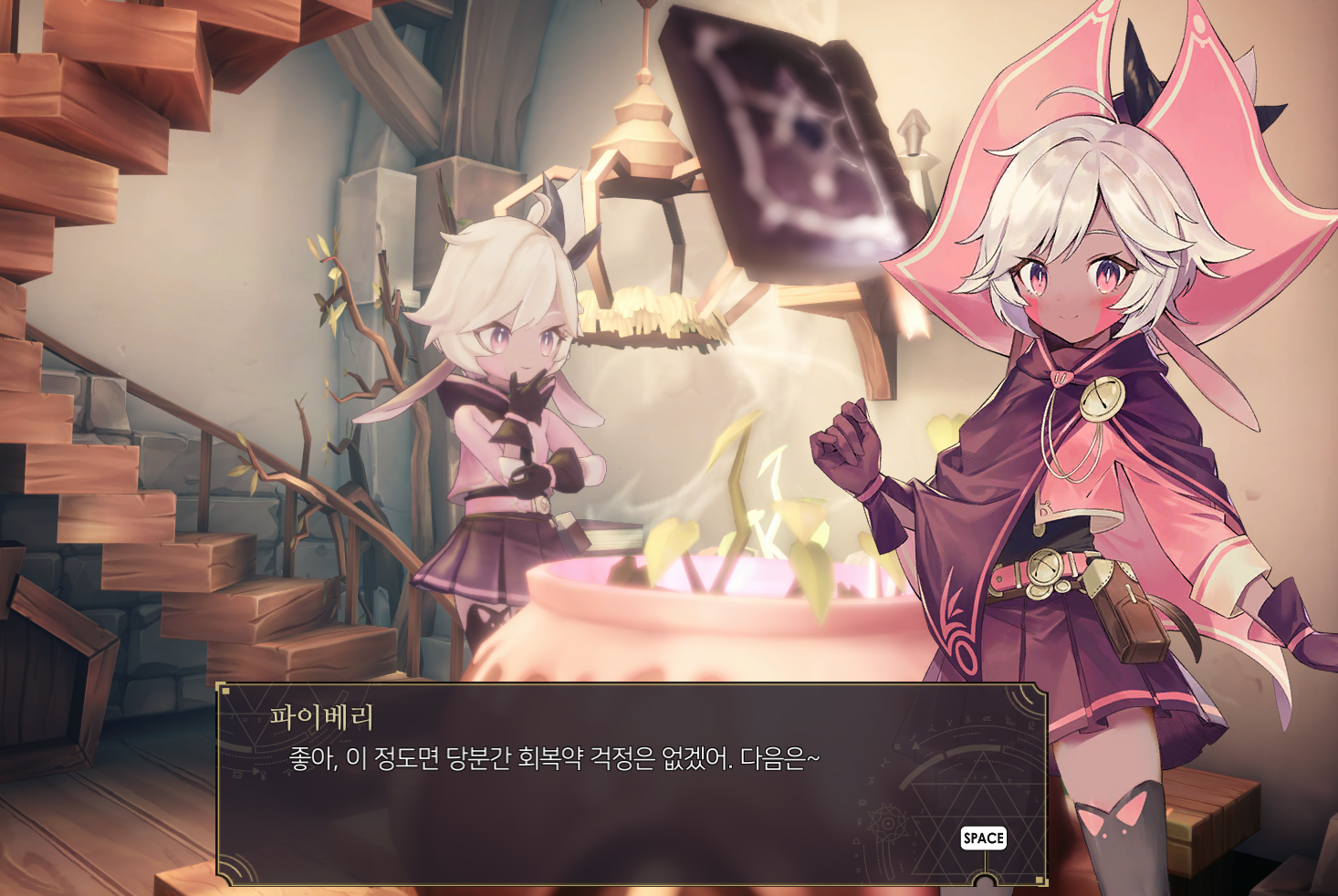1338x896 pixels.
Task: Click the arrow glyph near the speaker name
Action: click(255, 772)
